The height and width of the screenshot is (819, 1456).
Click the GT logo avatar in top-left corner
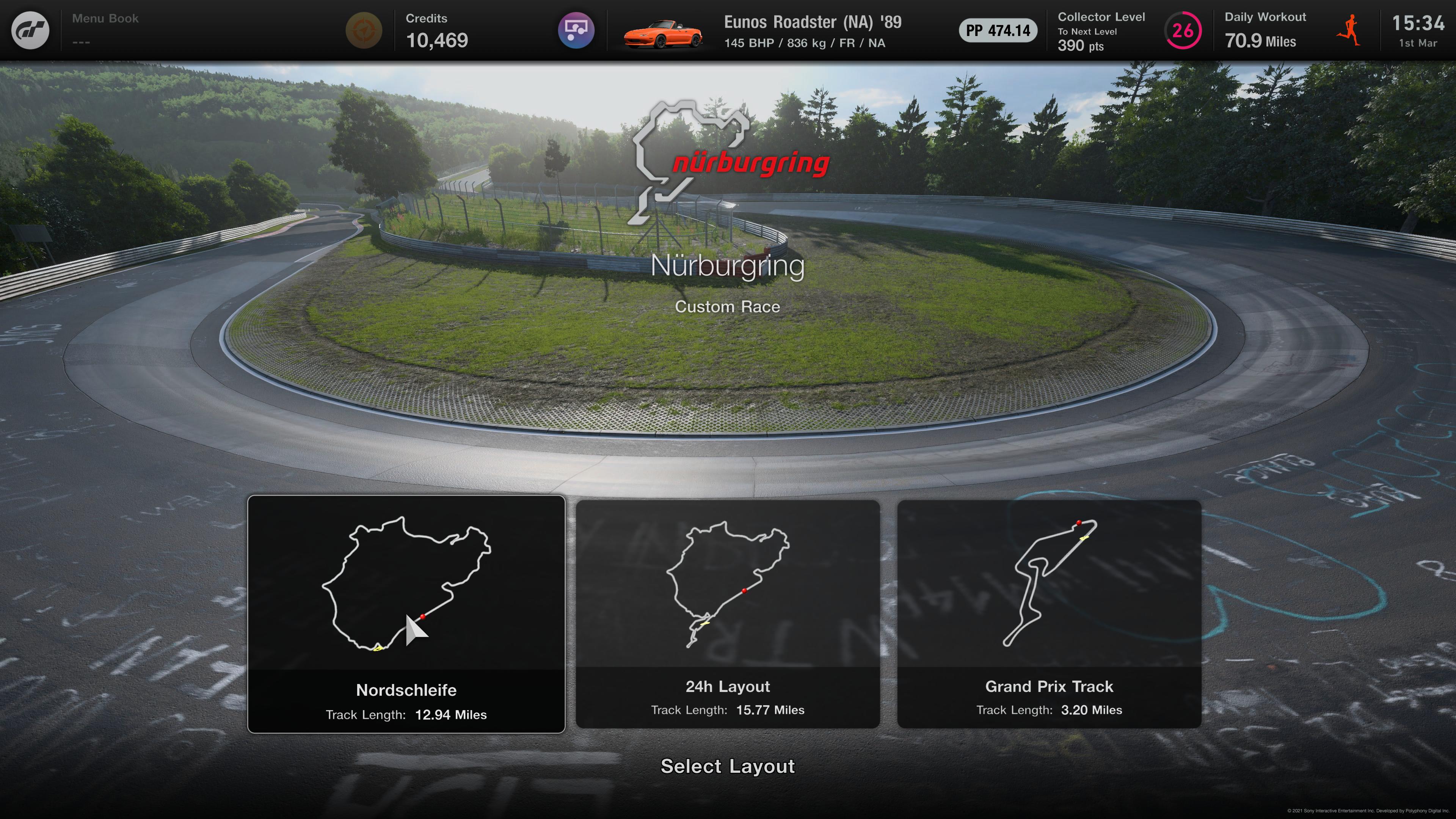point(31,30)
